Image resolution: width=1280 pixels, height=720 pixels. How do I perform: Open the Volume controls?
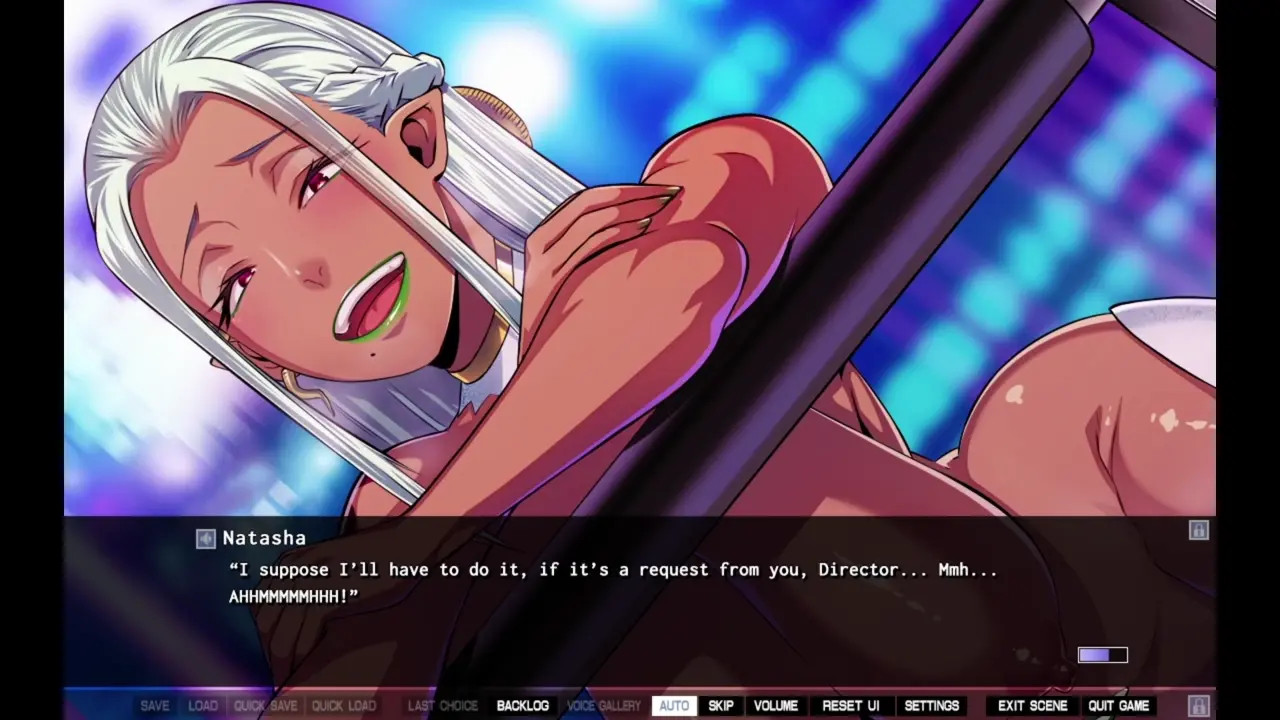click(x=776, y=706)
